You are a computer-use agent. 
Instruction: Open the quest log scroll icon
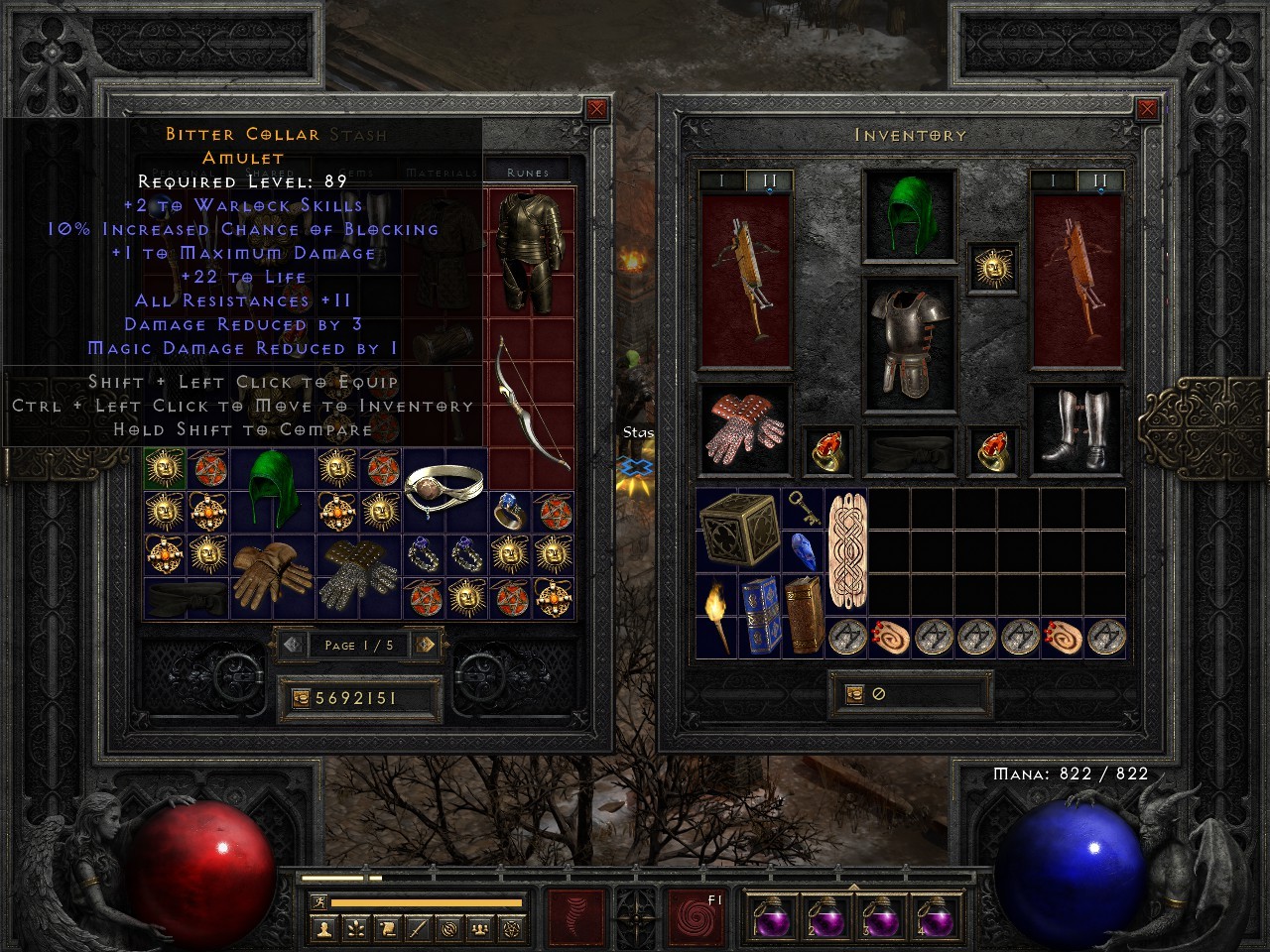pos(388,928)
